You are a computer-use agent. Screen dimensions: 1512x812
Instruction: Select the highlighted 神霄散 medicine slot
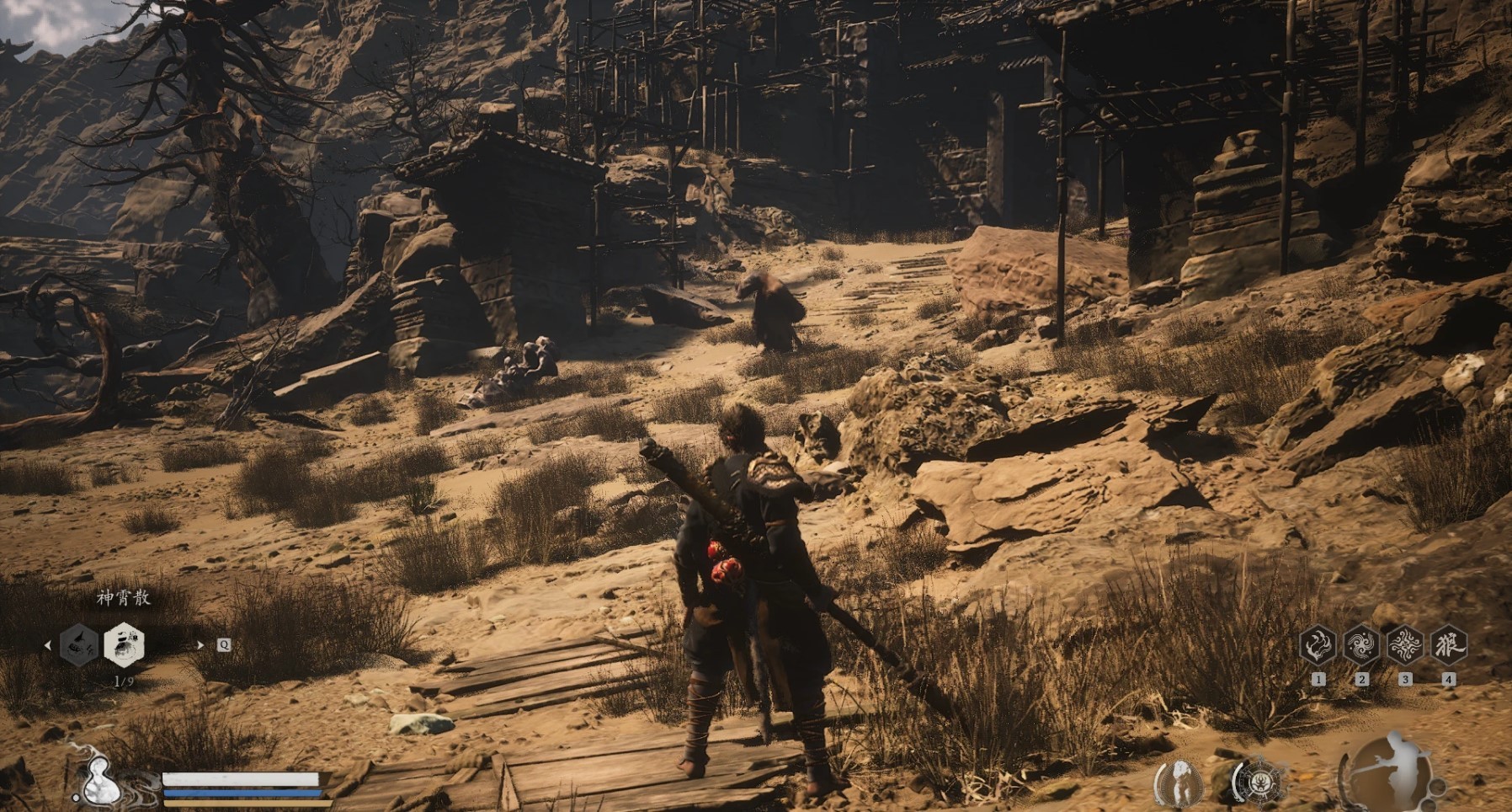tap(124, 645)
